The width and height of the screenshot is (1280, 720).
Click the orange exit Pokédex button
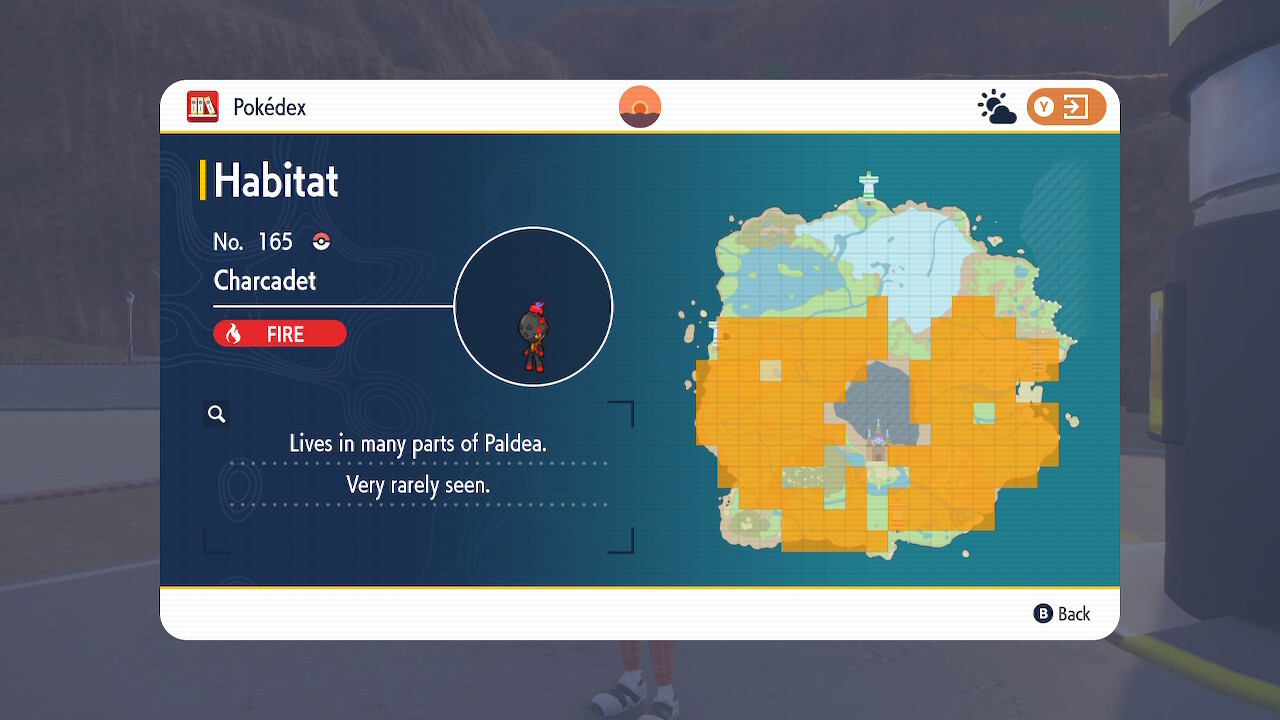pyautogui.click(x=1066, y=107)
